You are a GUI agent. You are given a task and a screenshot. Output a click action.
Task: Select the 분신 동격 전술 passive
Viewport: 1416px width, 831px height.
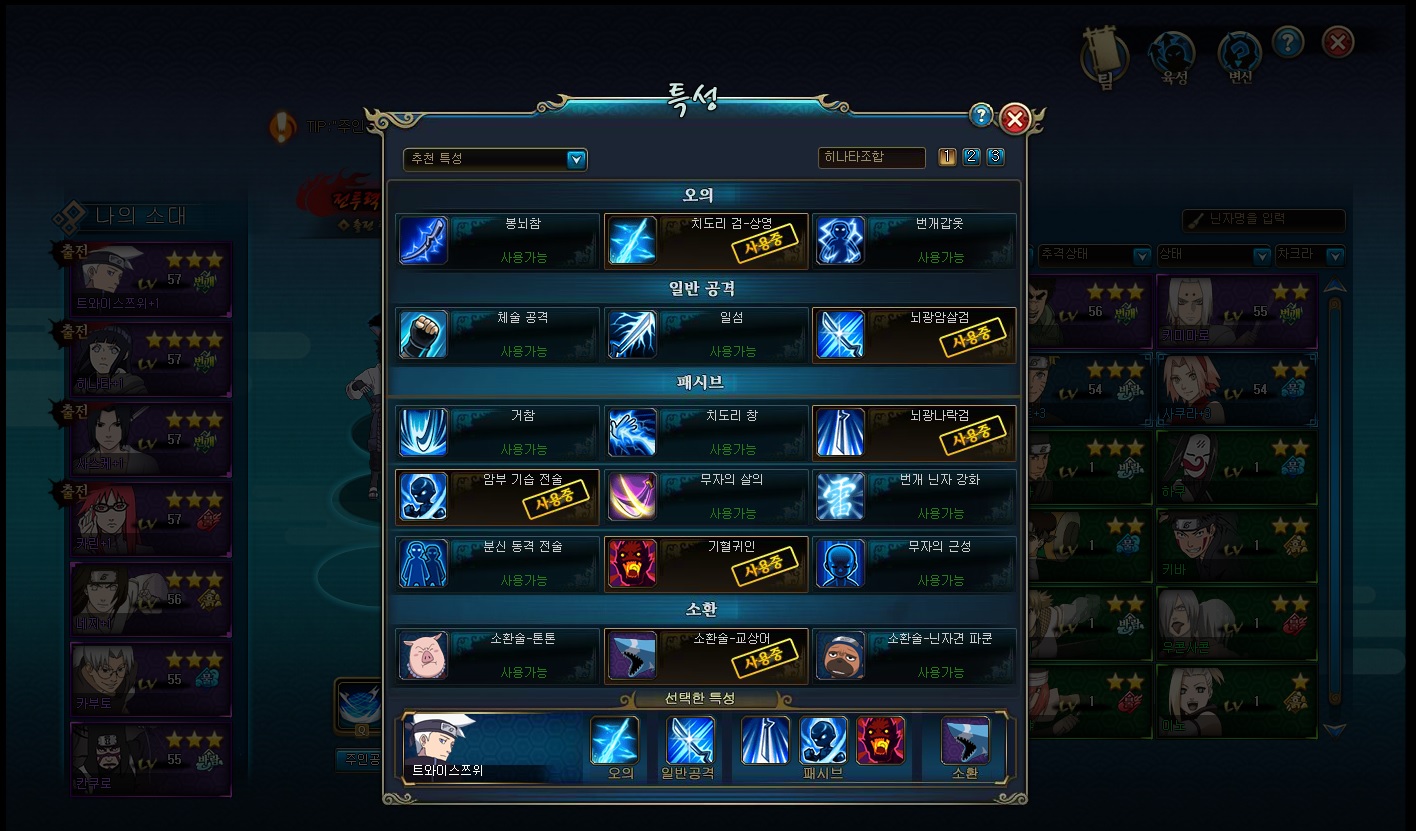pyautogui.click(x=498, y=564)
